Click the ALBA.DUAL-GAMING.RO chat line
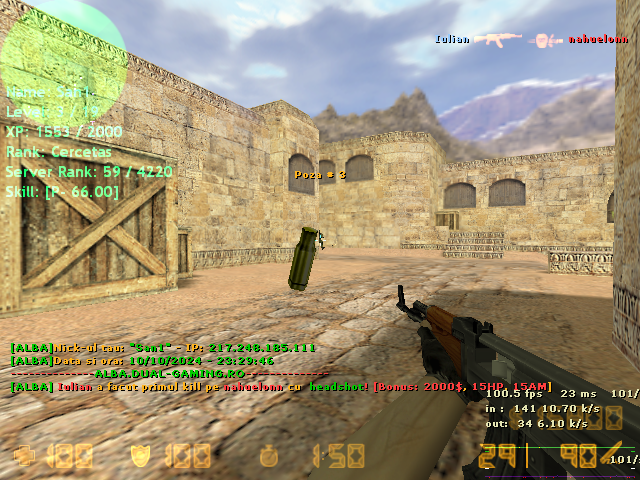 pos(168,373)
